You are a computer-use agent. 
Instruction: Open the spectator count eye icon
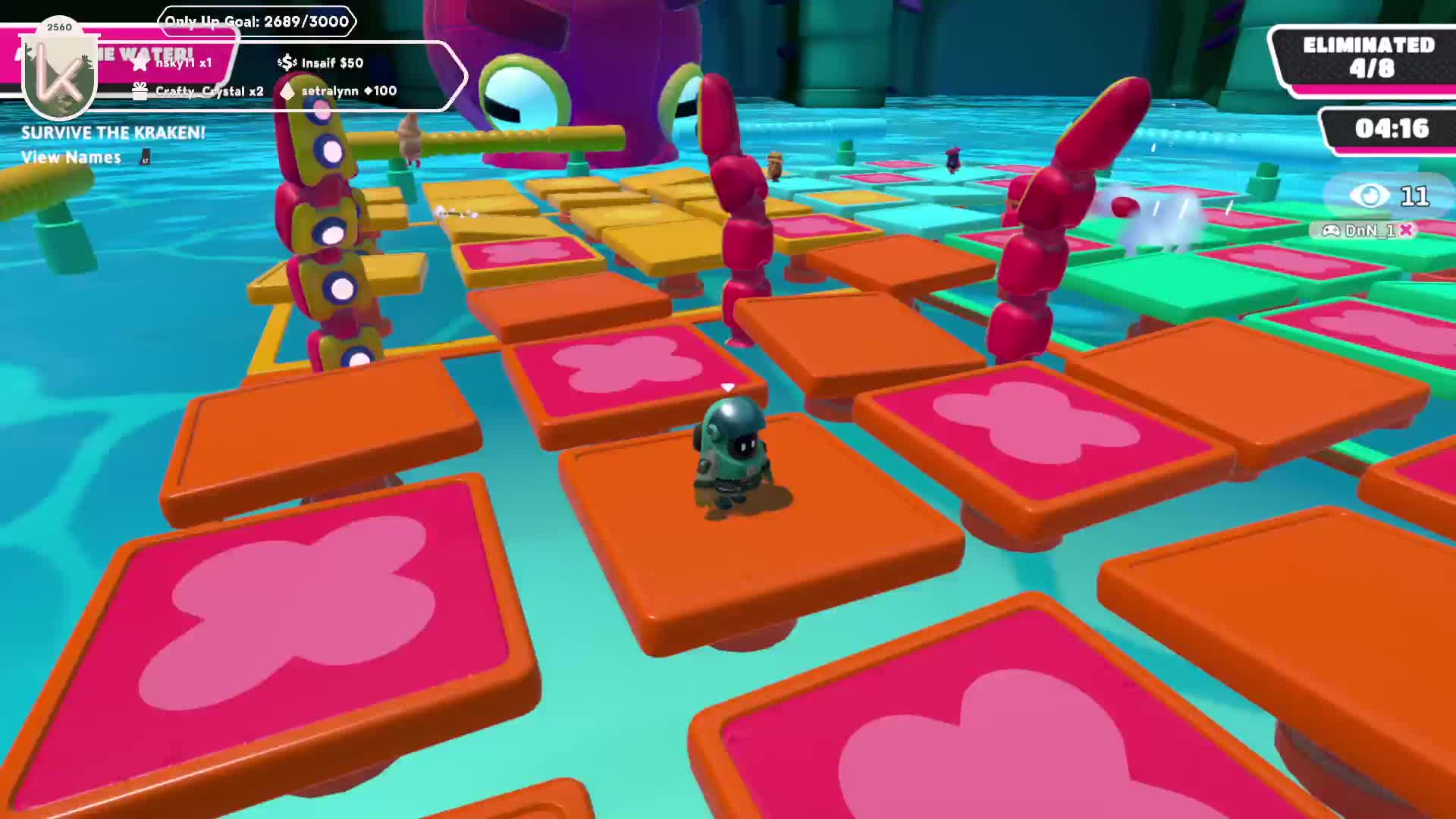(x=1370, y=196)
